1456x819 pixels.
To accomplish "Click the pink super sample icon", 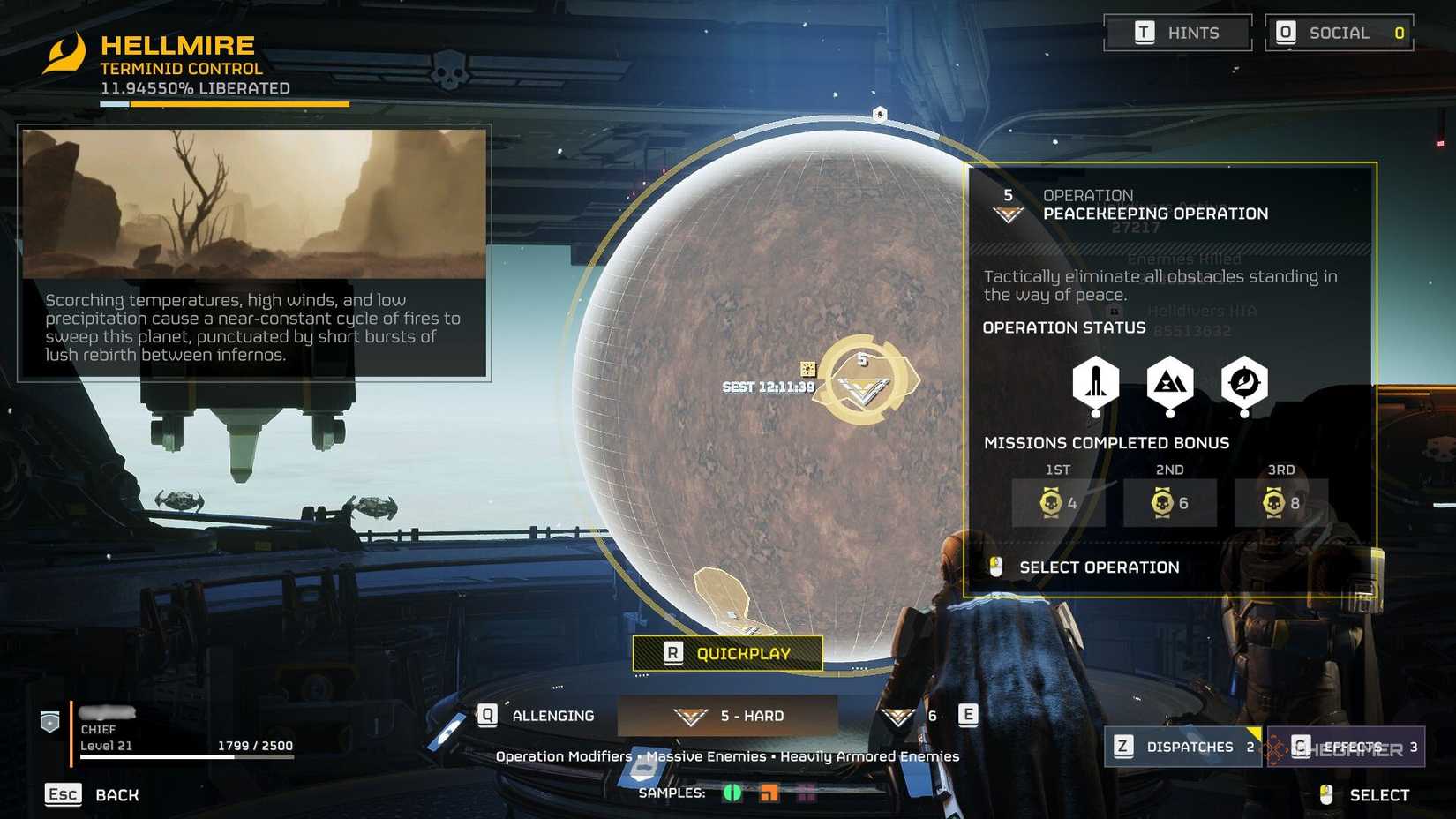I will point(805,793).
